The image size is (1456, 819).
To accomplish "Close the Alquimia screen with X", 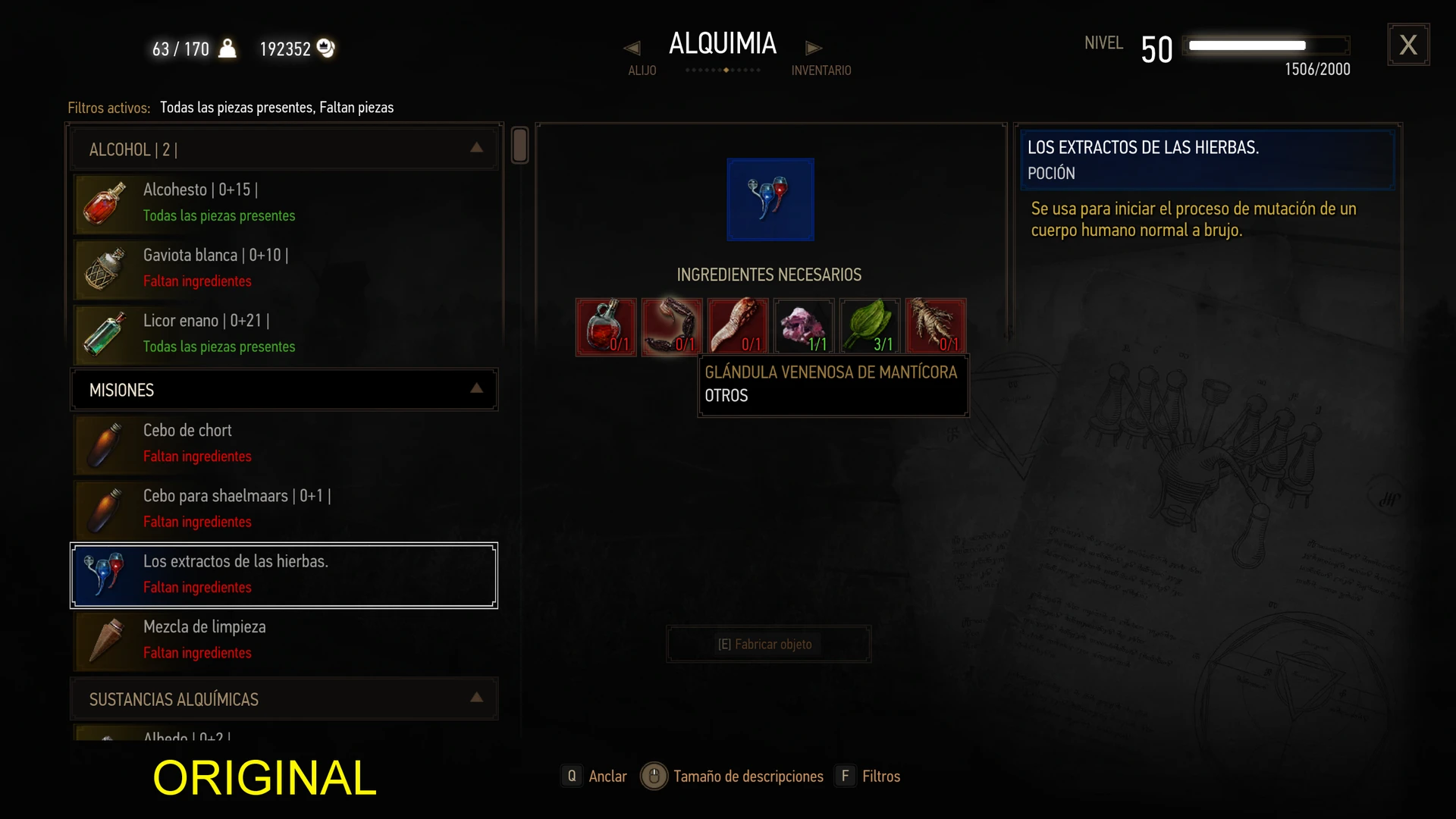I will 1408,45.
